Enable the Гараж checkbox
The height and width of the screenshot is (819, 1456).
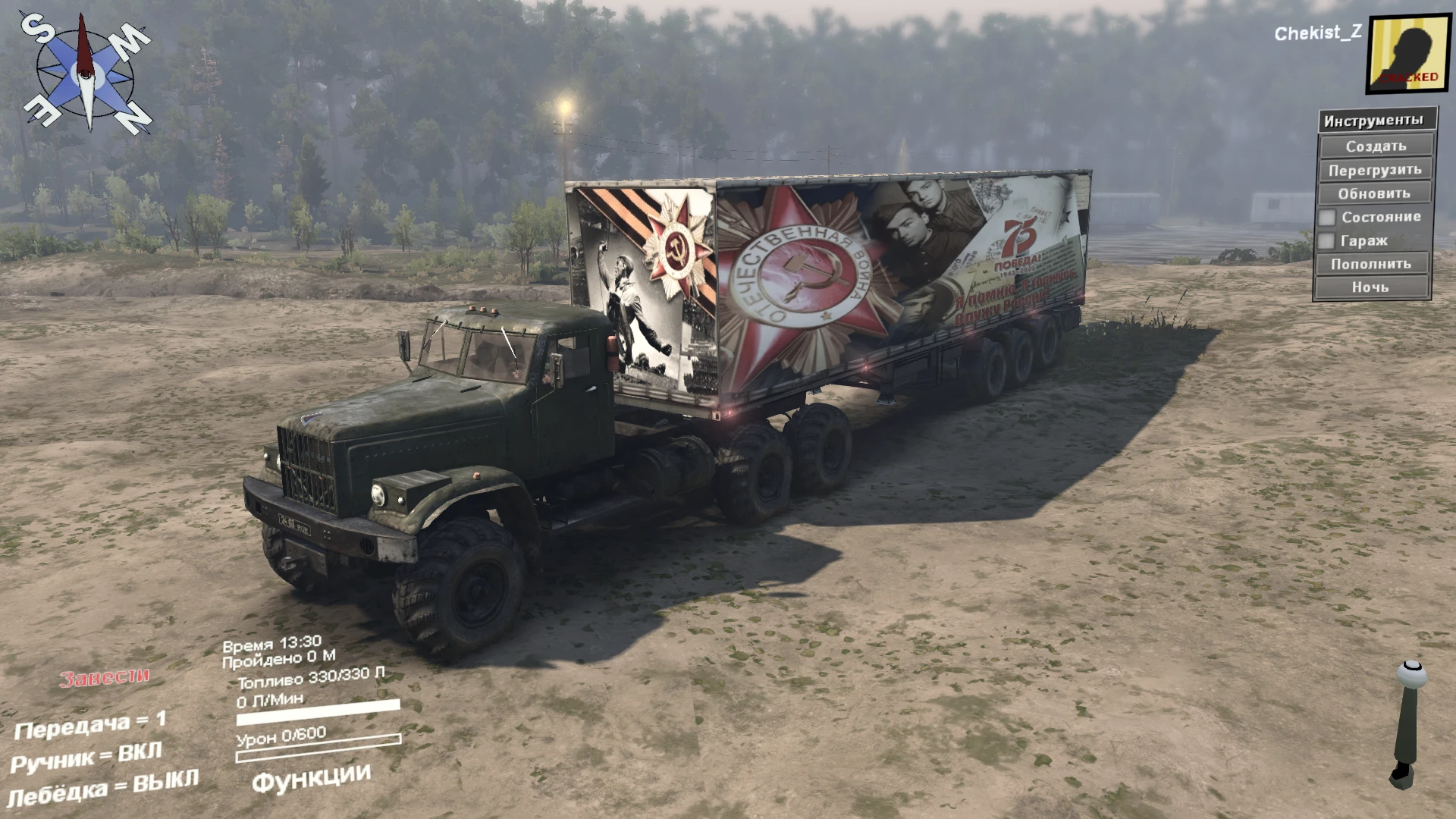[x=1326, y=240]
